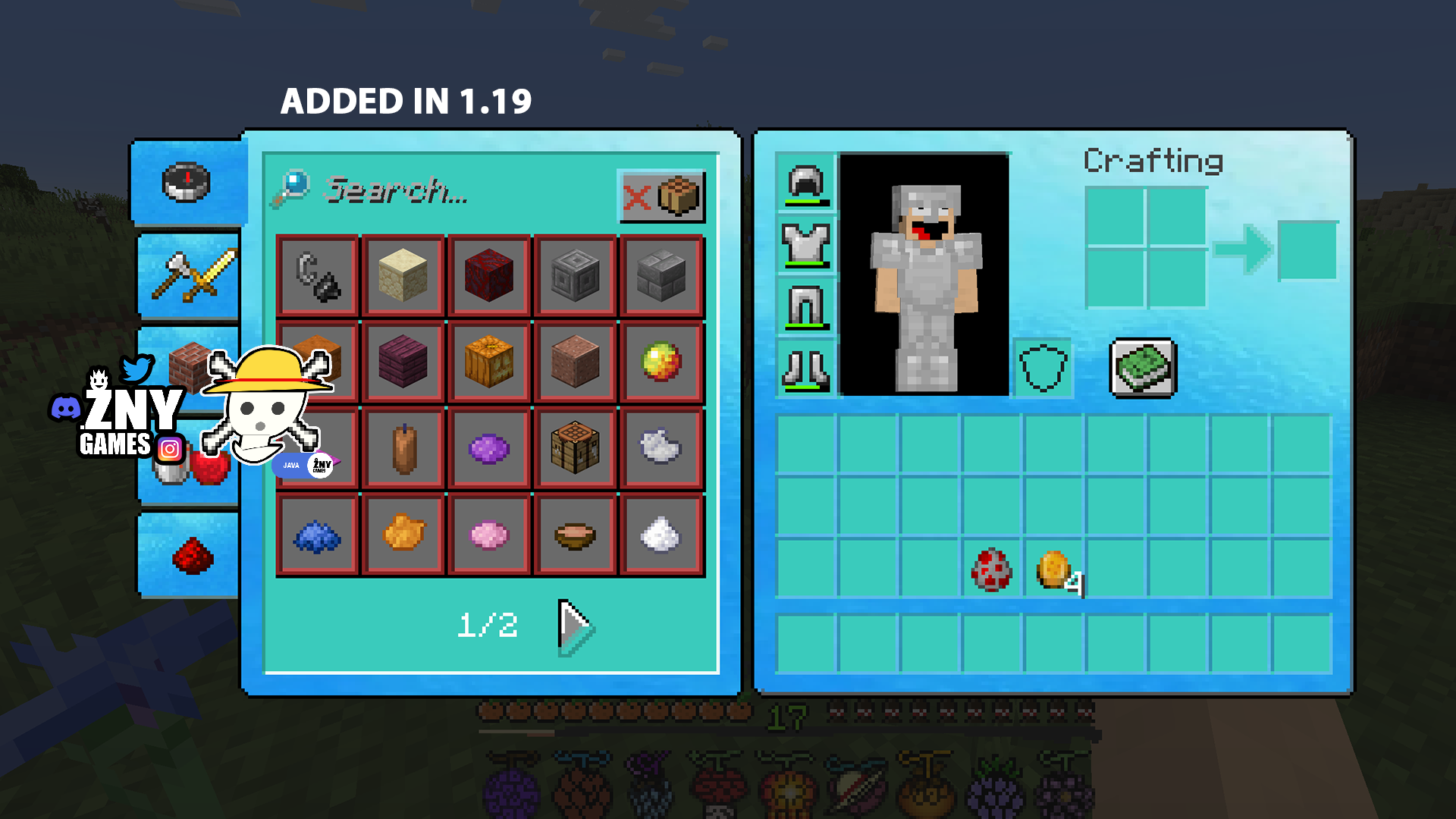Select the redstone dust tab
This screenshot has width=1456, height=819.
click(x=193, y=555)
